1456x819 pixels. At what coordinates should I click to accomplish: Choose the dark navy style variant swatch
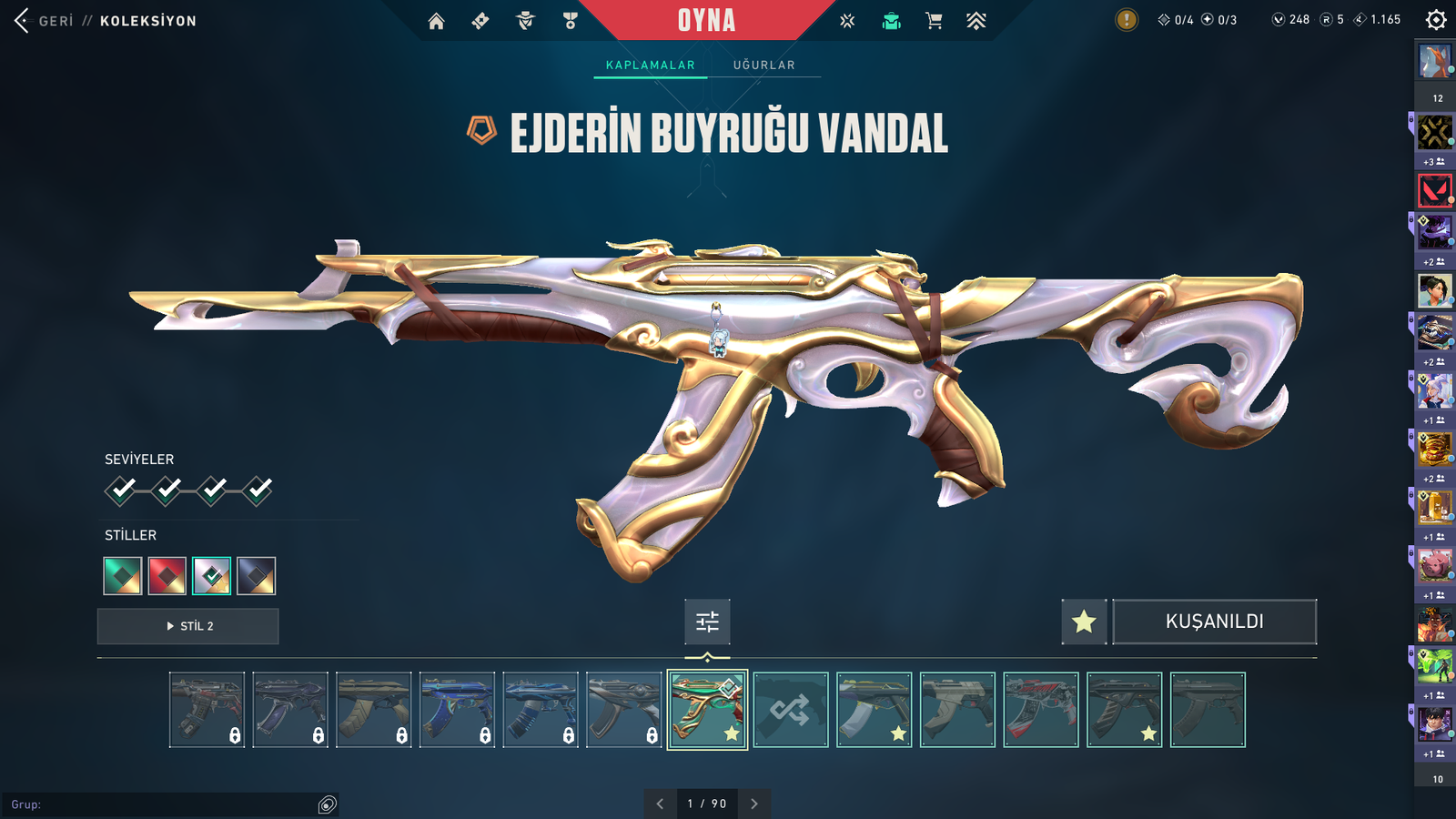[257, 576]
